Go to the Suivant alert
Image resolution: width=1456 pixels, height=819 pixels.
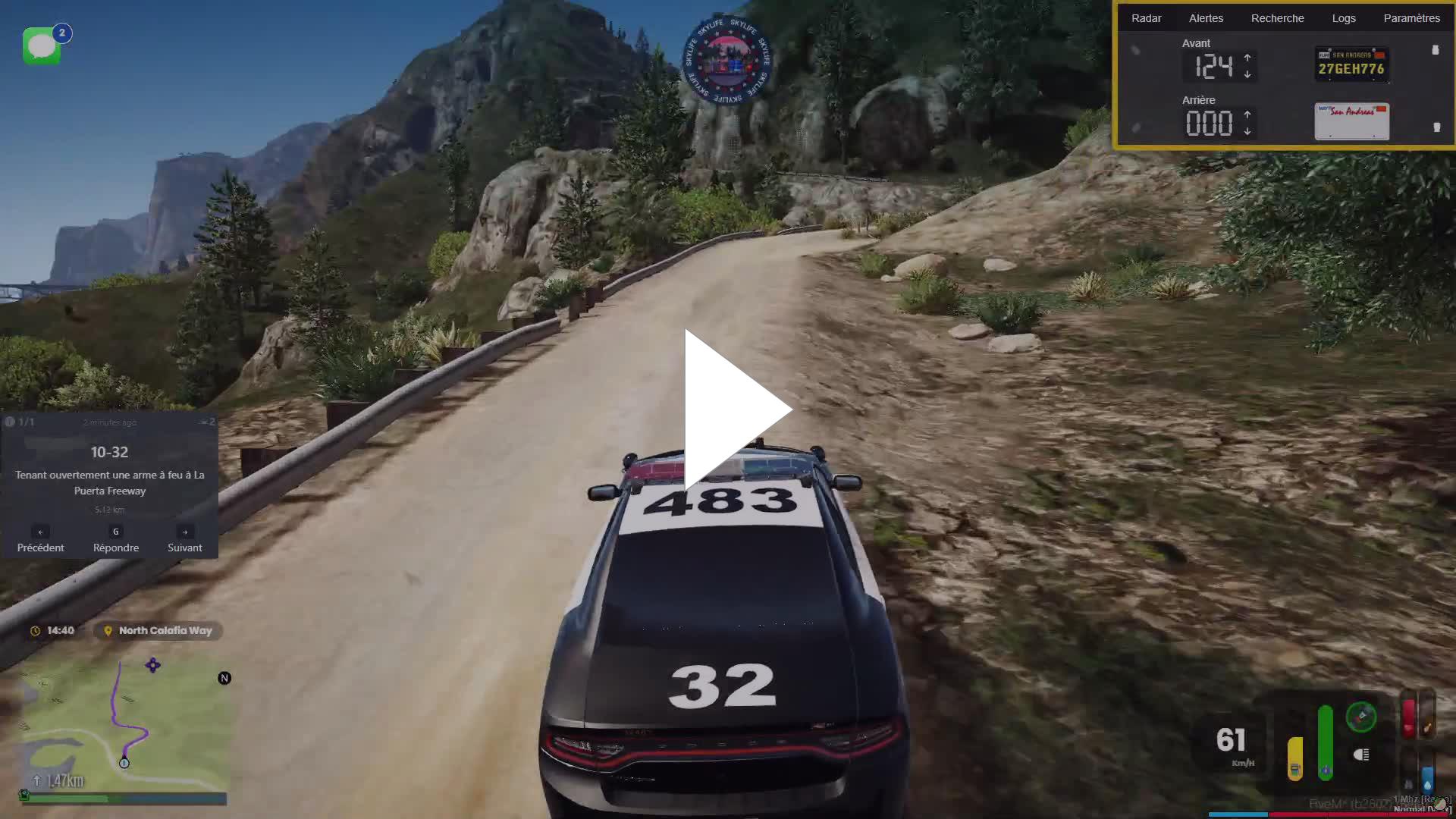click(184, 540)
